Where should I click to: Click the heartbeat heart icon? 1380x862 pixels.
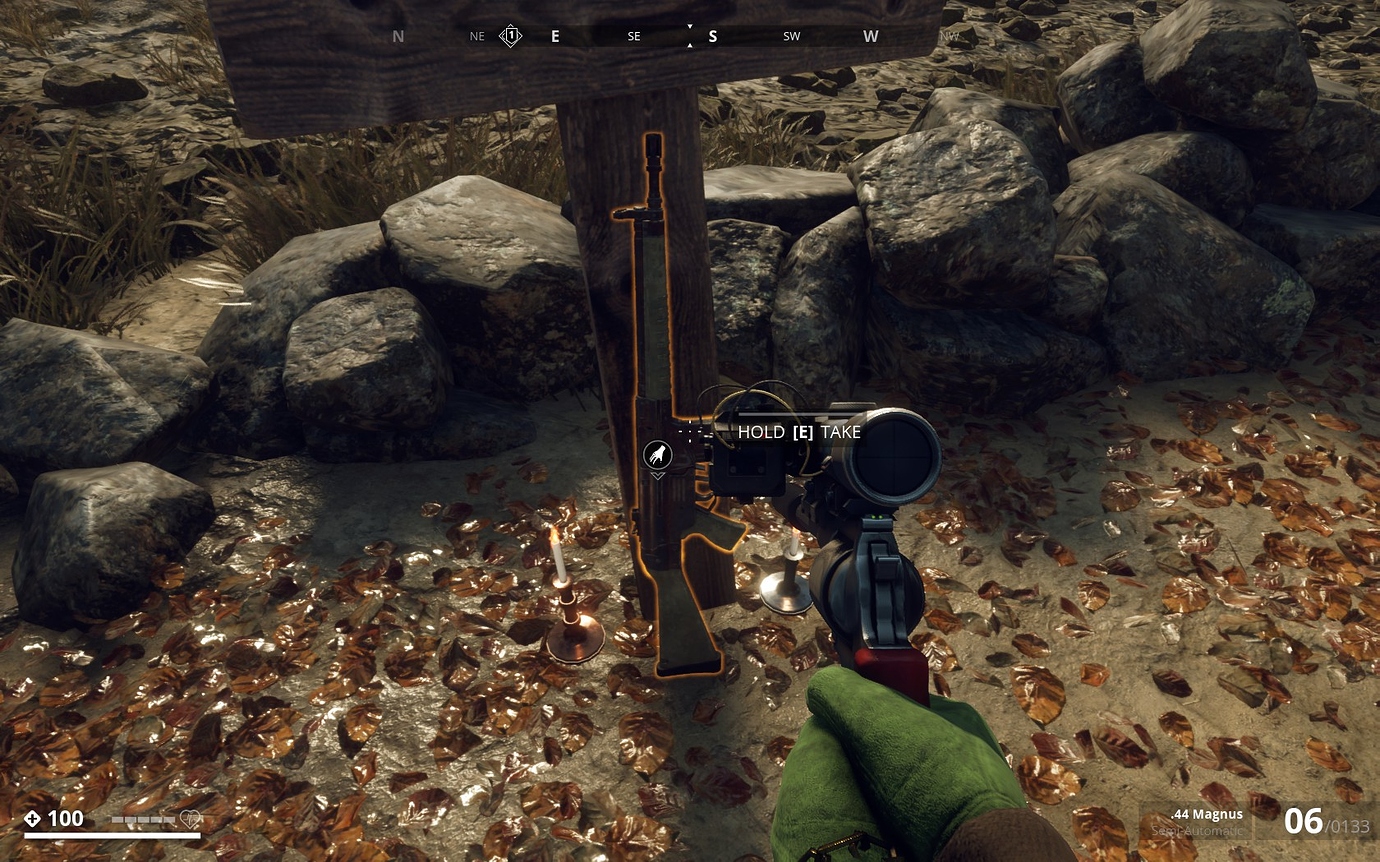tap(192, 818)
